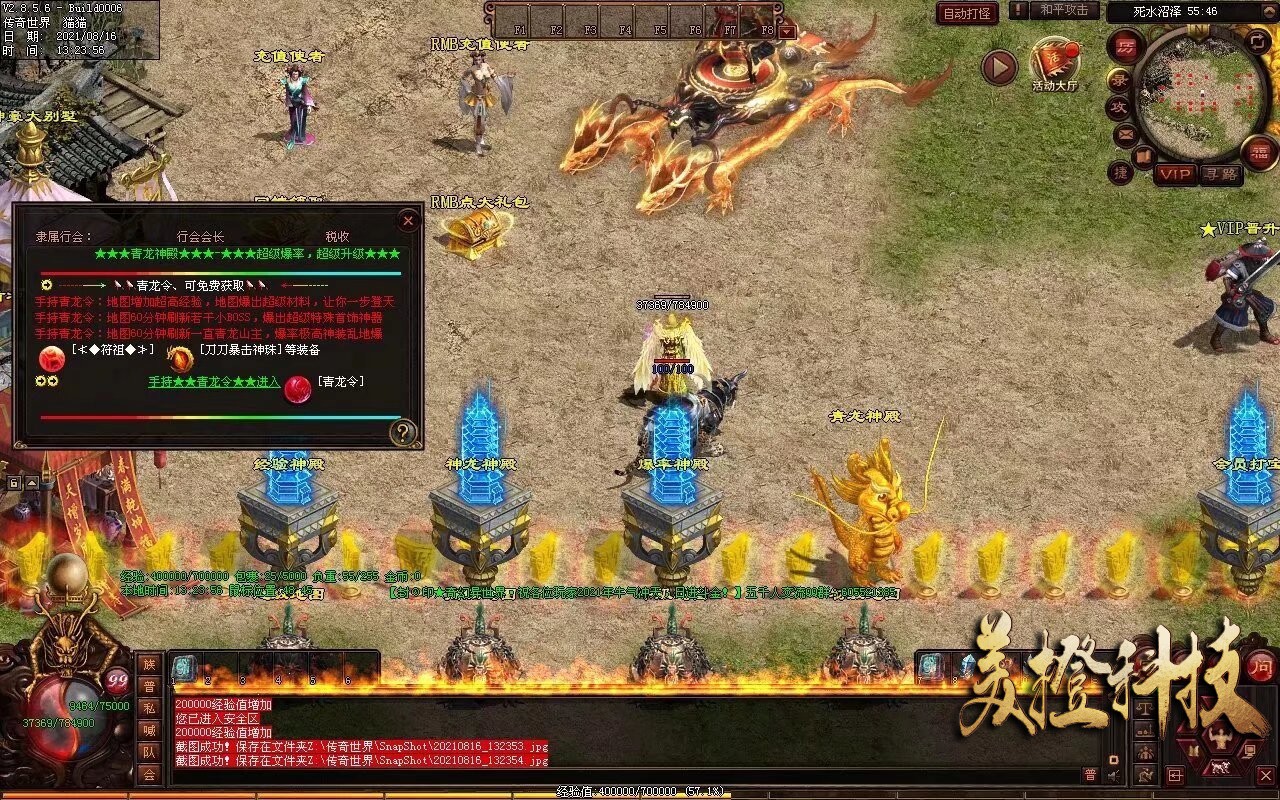This screenshot has height=800, width=1280.
Task: Open the pet icon in the bottom-right hive menu
Action: pyautogui.click(x=1220, y=767)
